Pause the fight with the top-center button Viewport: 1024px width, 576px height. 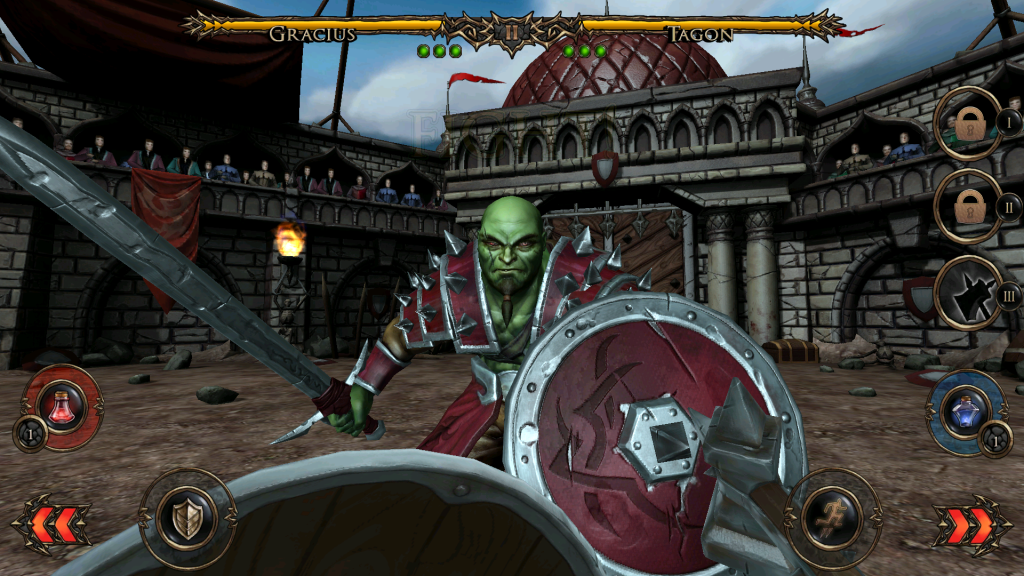click(511, 31)
